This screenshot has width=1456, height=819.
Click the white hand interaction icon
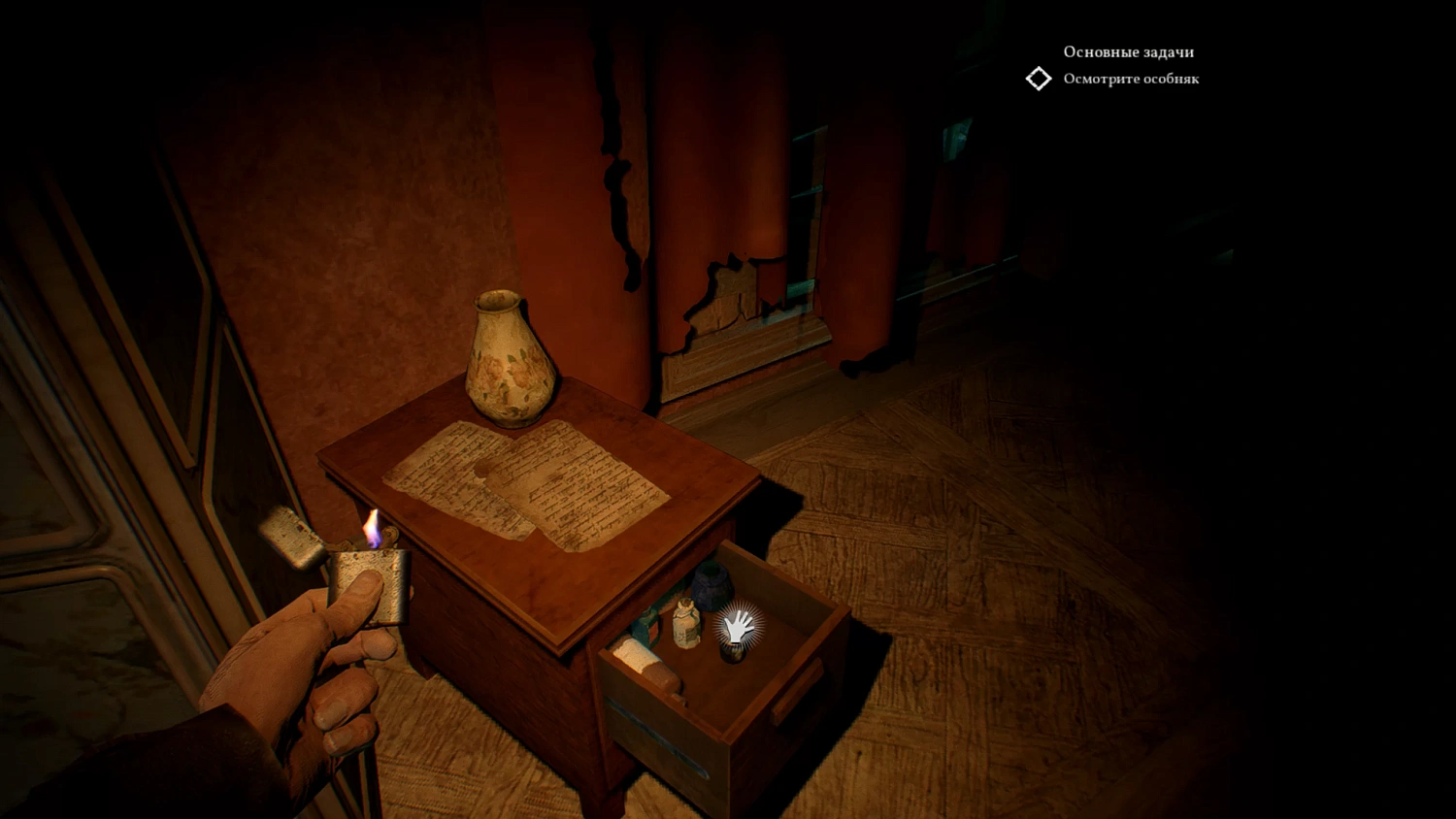739,628
